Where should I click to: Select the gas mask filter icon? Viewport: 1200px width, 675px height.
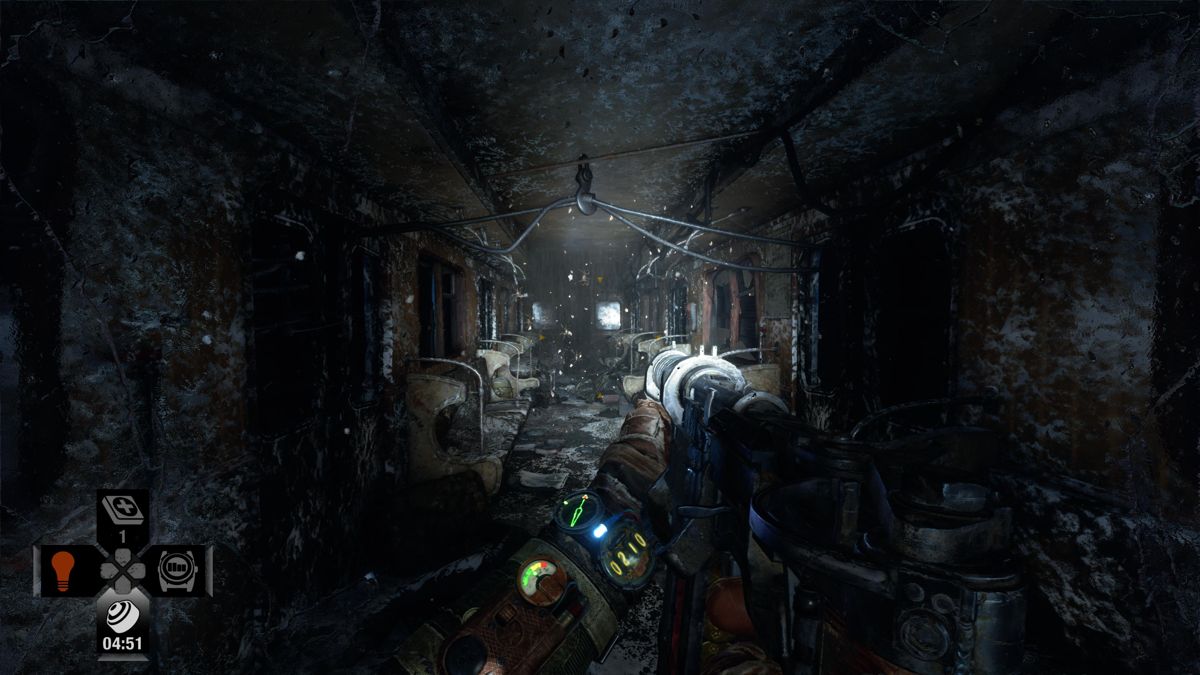(122, 615)
